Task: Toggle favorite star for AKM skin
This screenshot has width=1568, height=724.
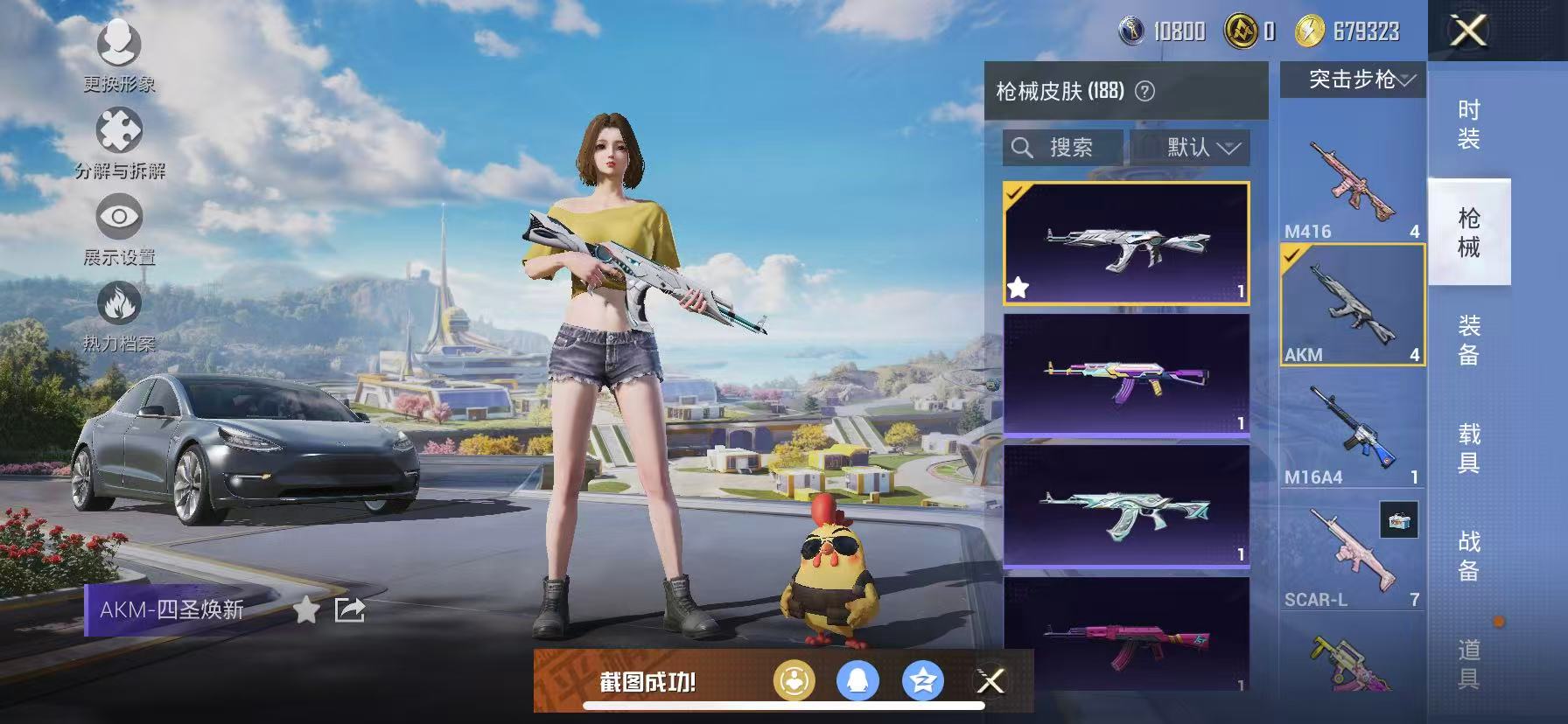Action: [1018, 286]
